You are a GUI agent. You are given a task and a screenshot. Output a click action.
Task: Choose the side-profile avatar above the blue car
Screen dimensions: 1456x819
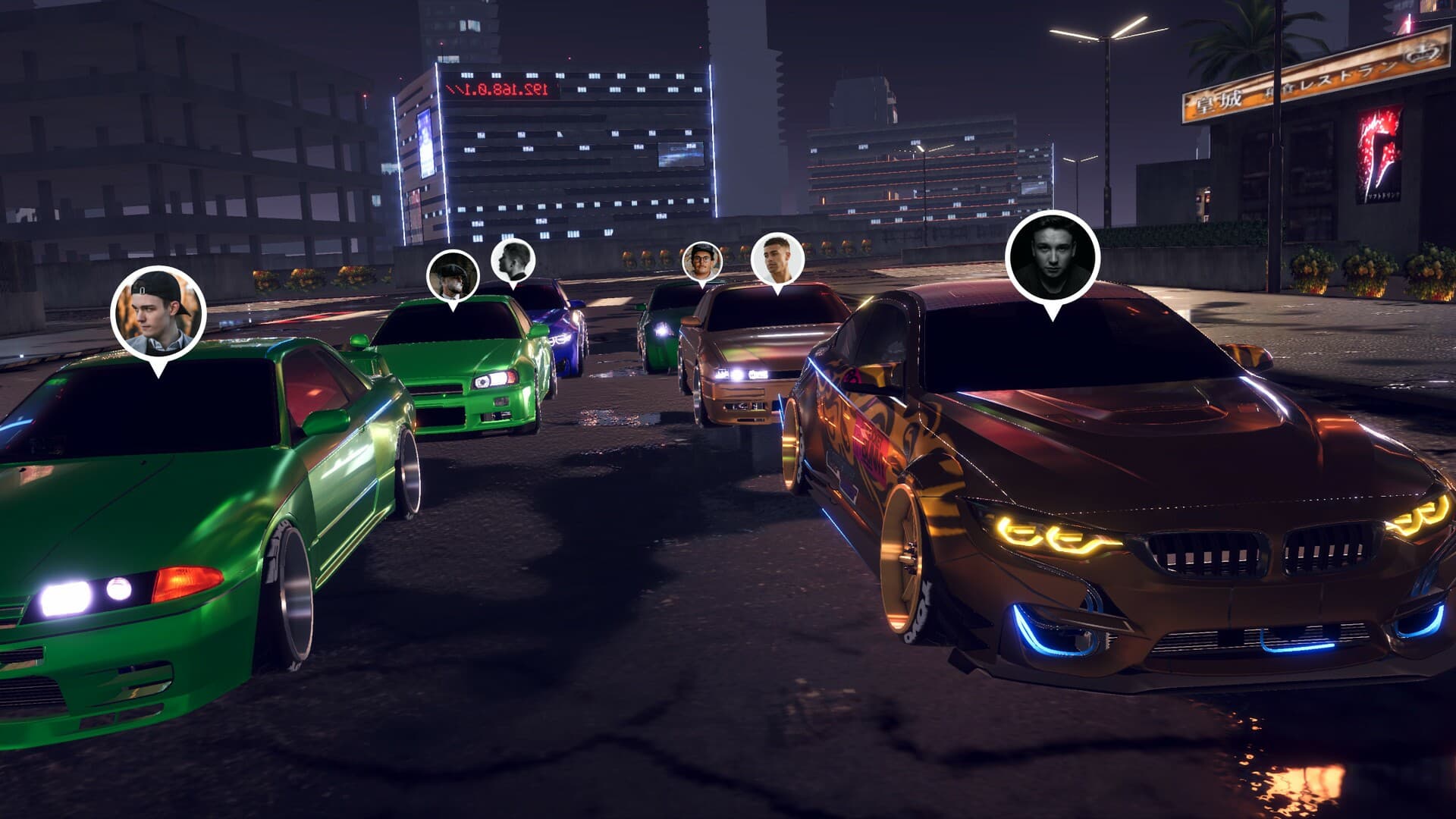(513, 261)
